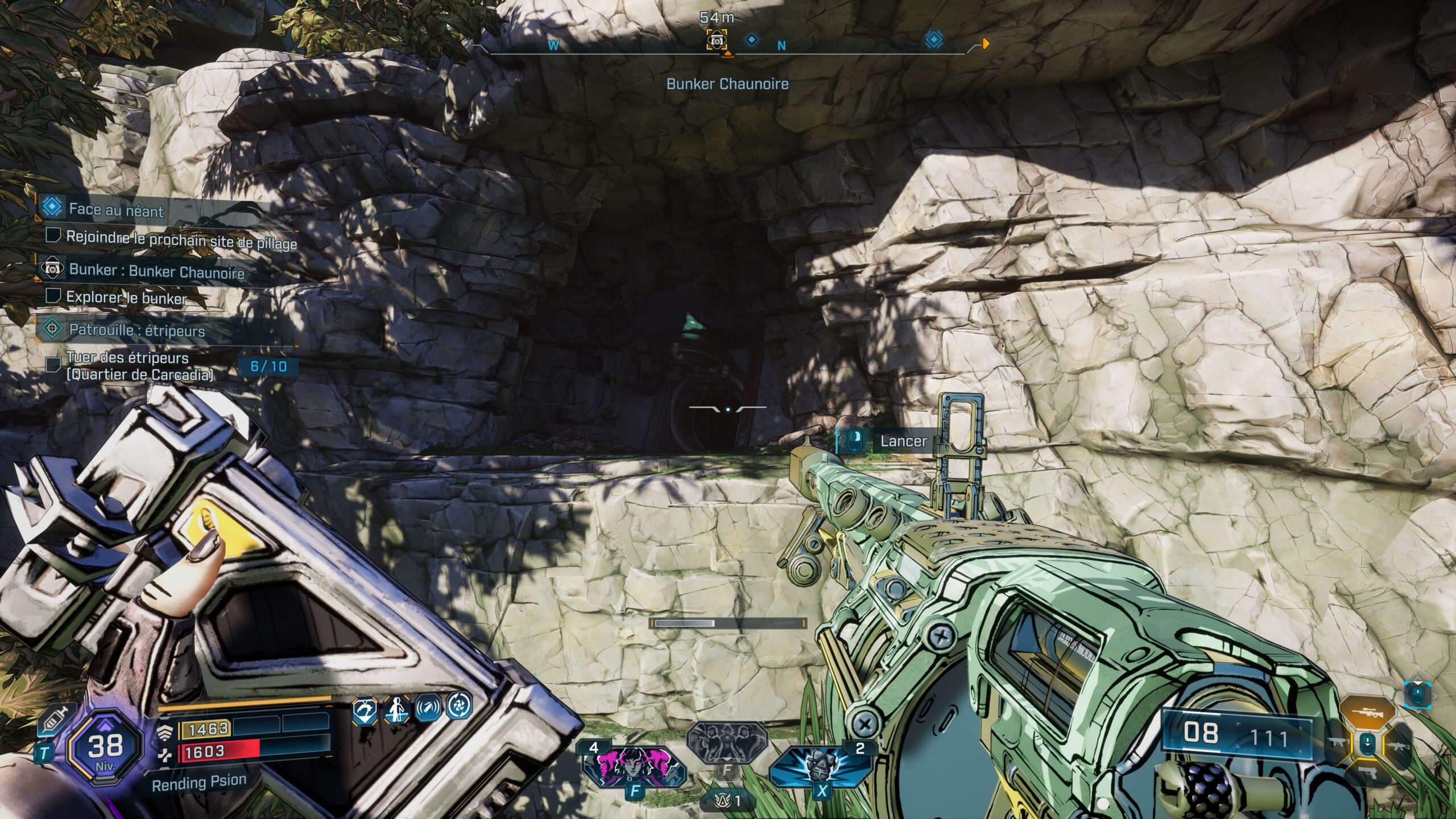
Task: Click the bunker marker on the compass
Action: (716, 40)
